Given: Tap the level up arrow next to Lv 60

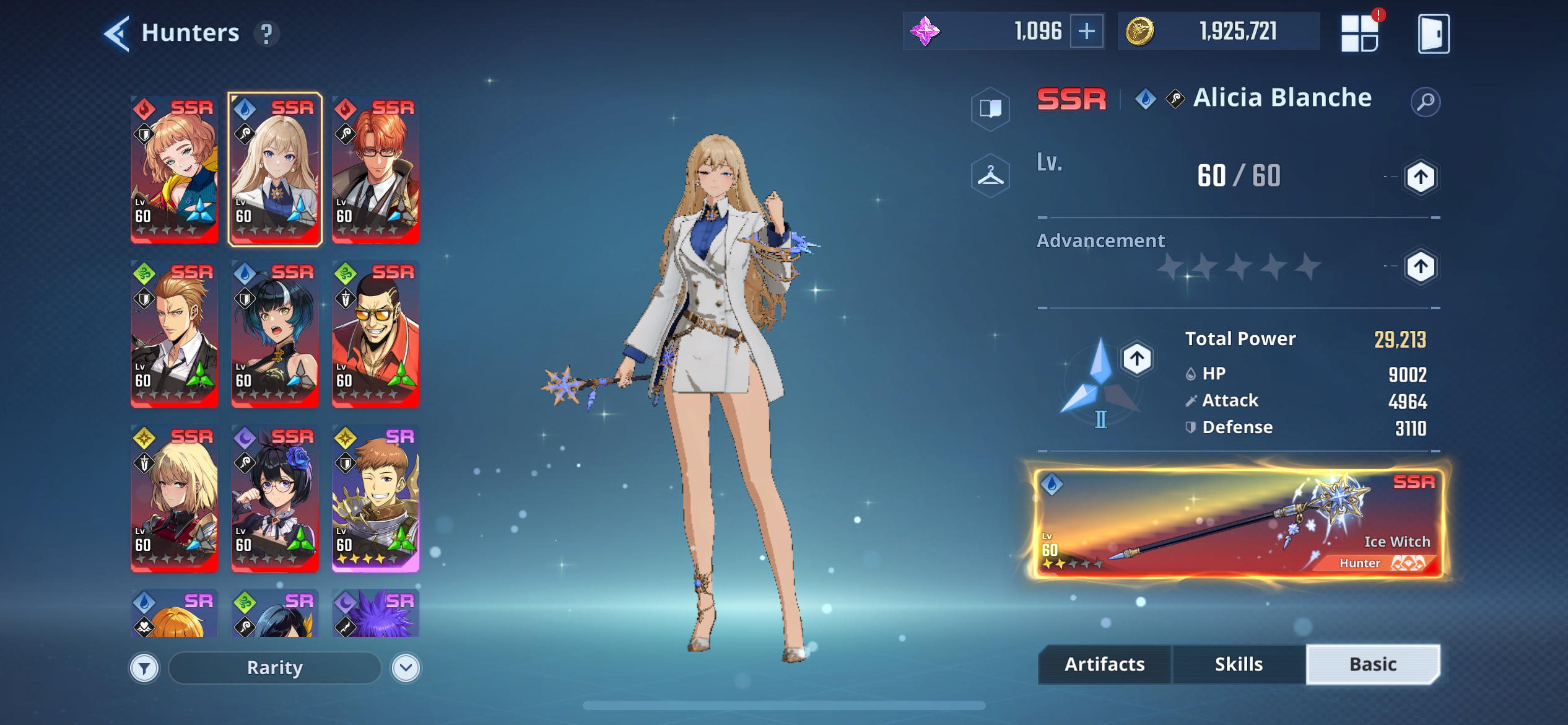Looking at the screenshot, I should pos(1422,177).
